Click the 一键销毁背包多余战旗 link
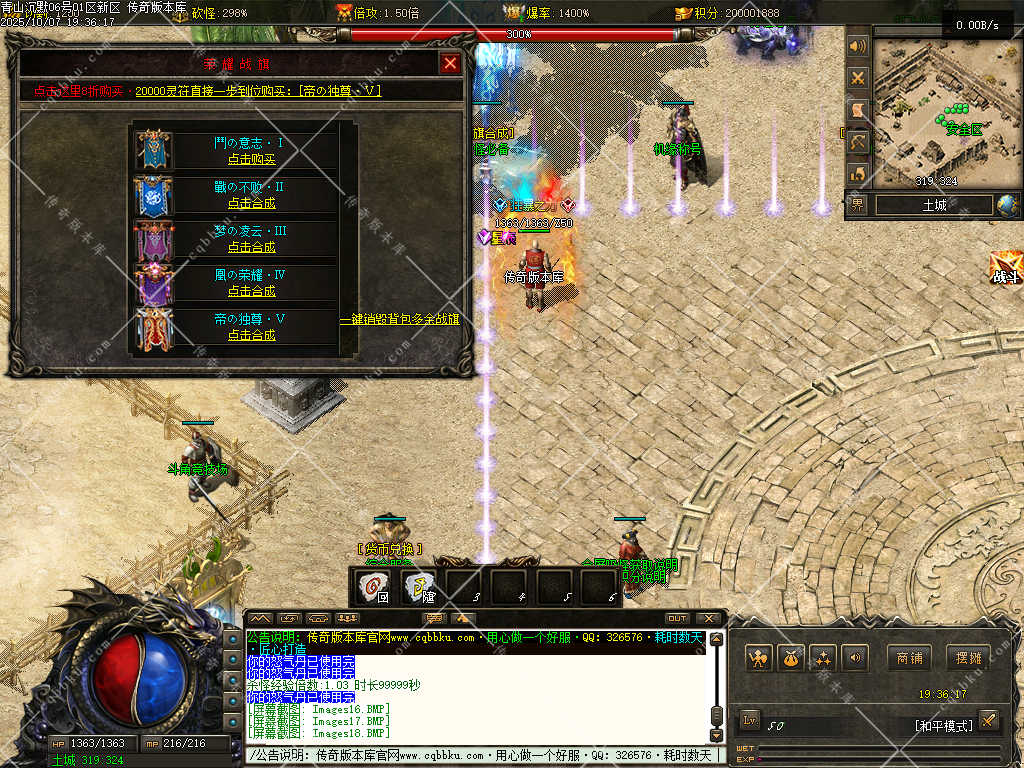This screenshot has width=1024, height=768. coord(400,320)
